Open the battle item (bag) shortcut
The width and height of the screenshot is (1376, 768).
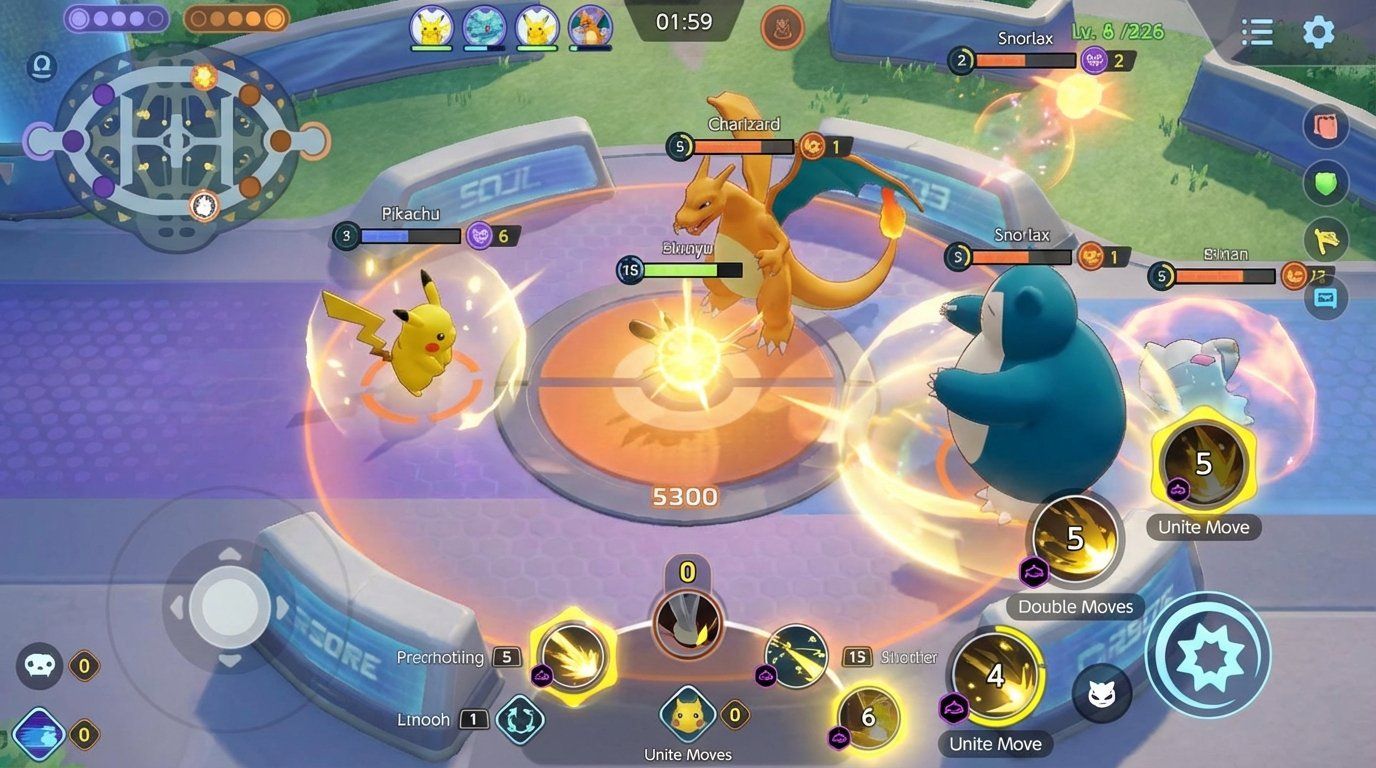1326,126
